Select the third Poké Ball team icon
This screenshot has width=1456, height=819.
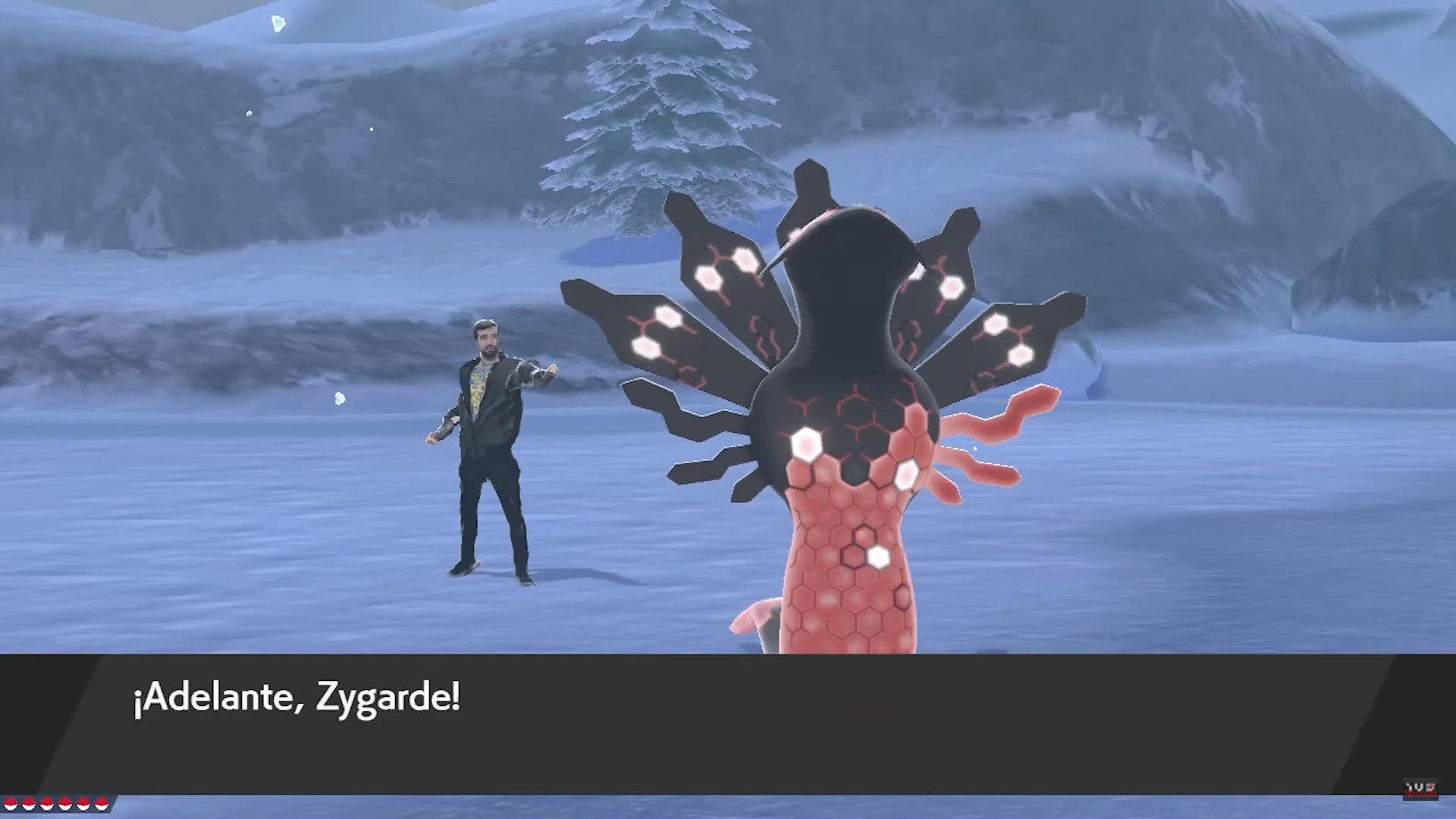[47, 804]
